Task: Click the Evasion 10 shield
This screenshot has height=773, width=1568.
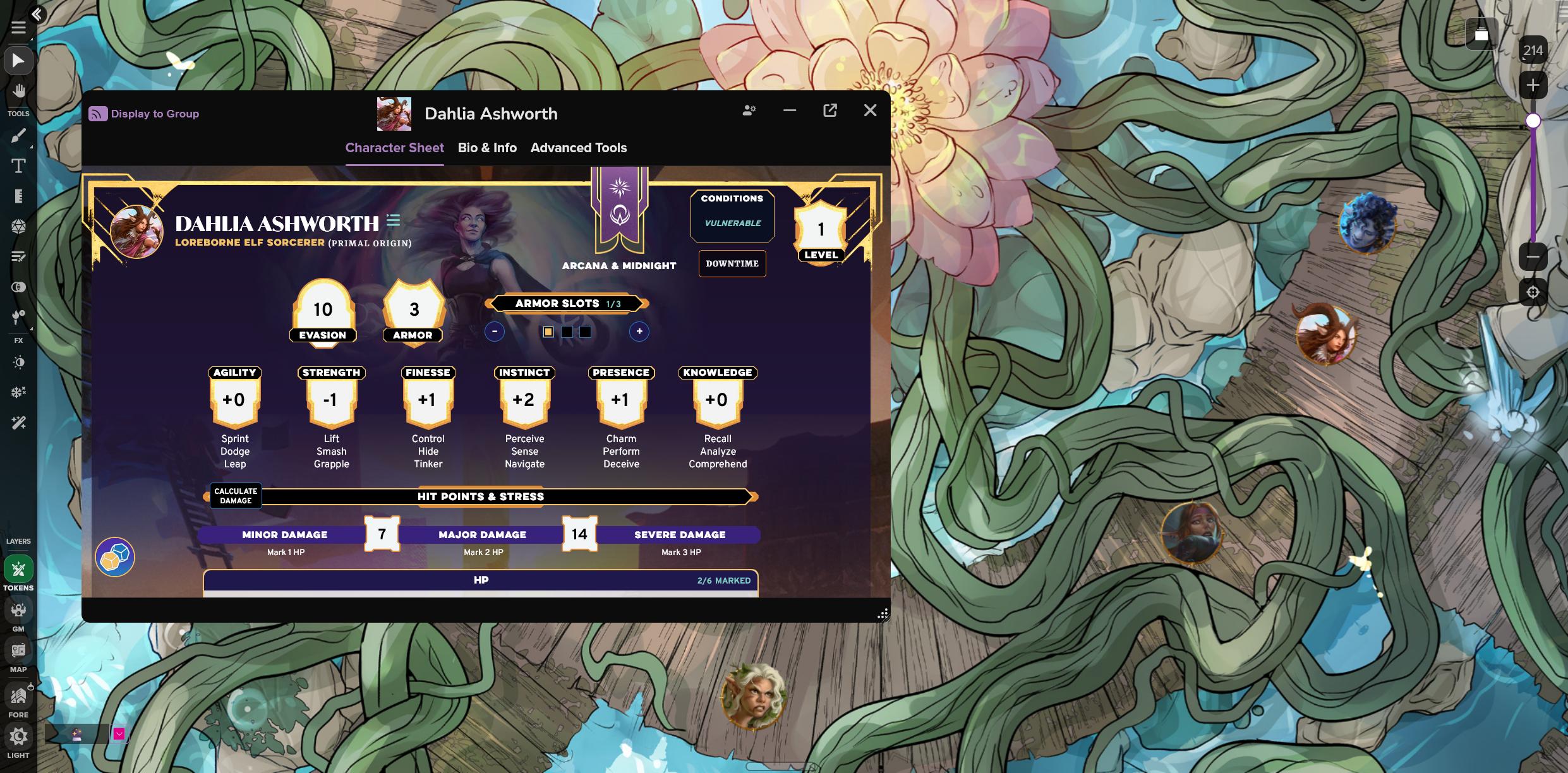Action: pos(323,310)
